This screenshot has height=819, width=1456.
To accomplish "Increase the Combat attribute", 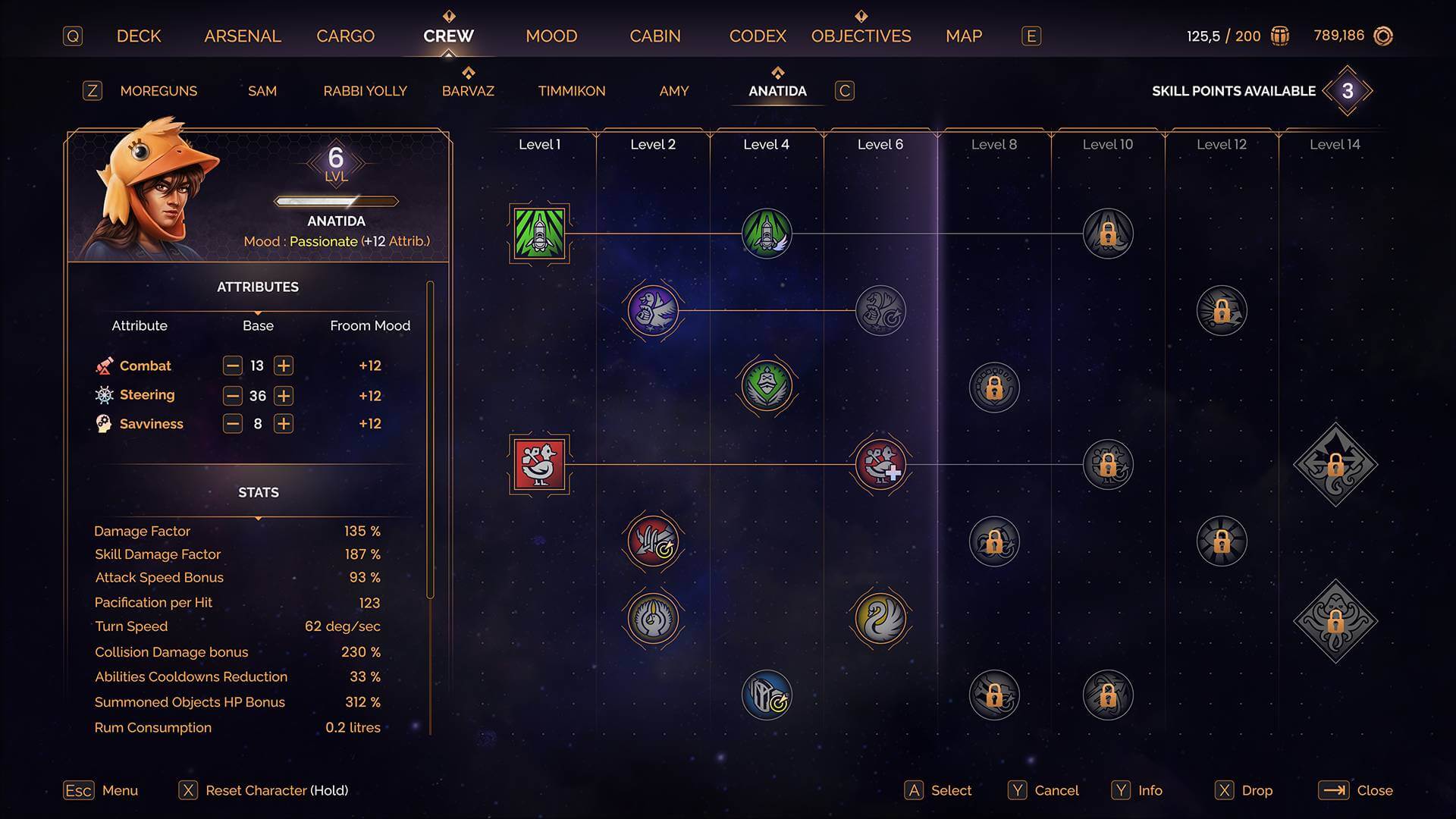I will [x=284, y=366].
